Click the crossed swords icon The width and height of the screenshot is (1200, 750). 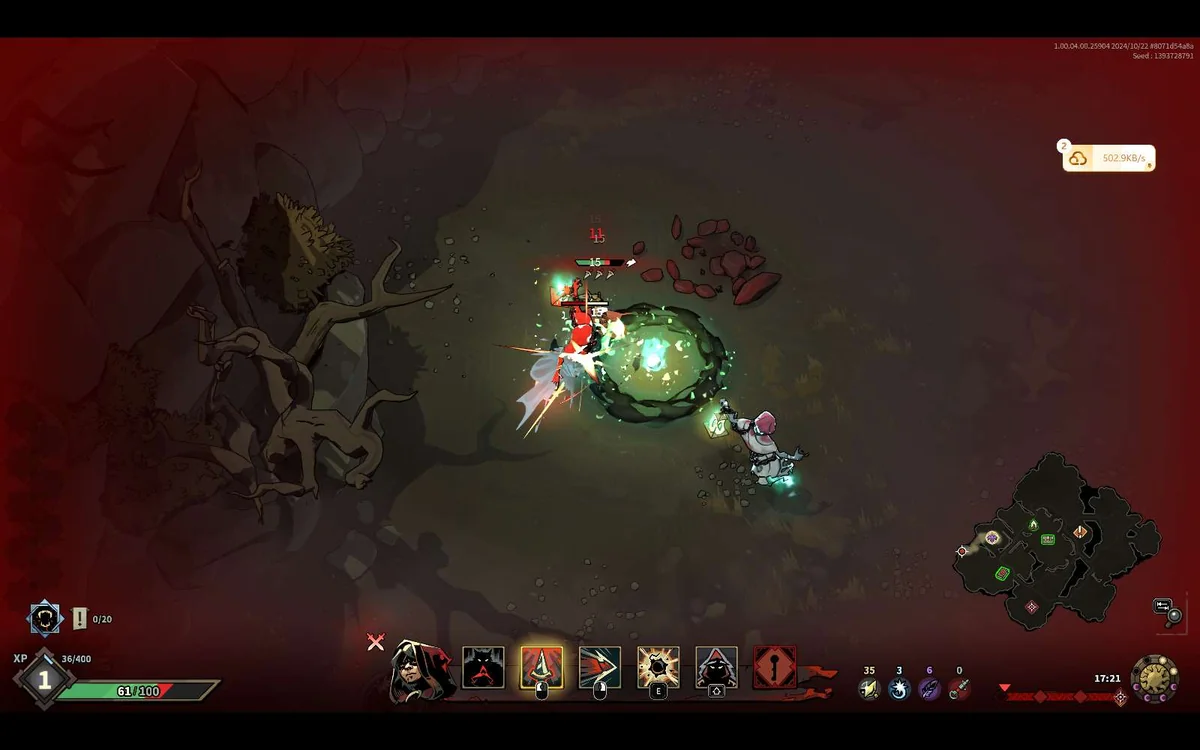376,642
